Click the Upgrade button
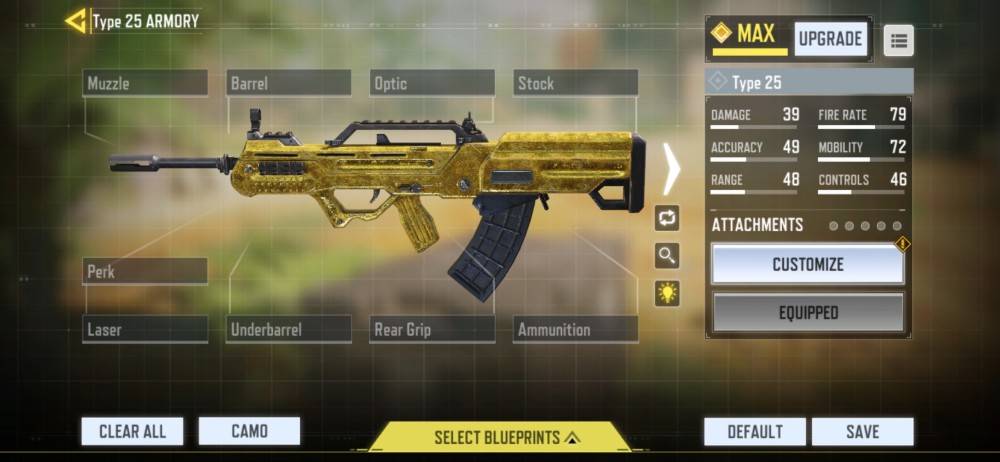The height and width of the screenshot is (462, 1000). 830,39
